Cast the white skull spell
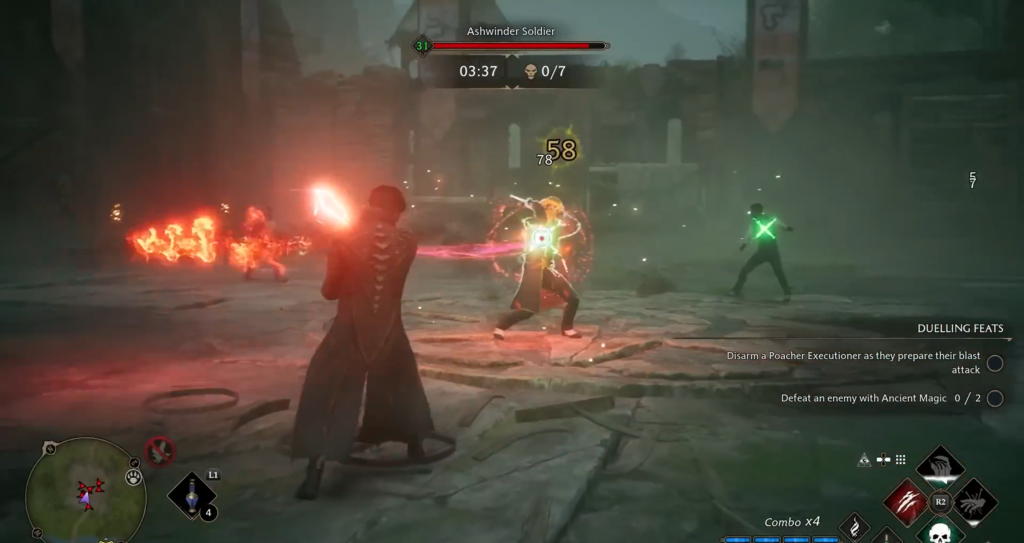This screenshot has width=1024, height=543. [x=939, y=533]
